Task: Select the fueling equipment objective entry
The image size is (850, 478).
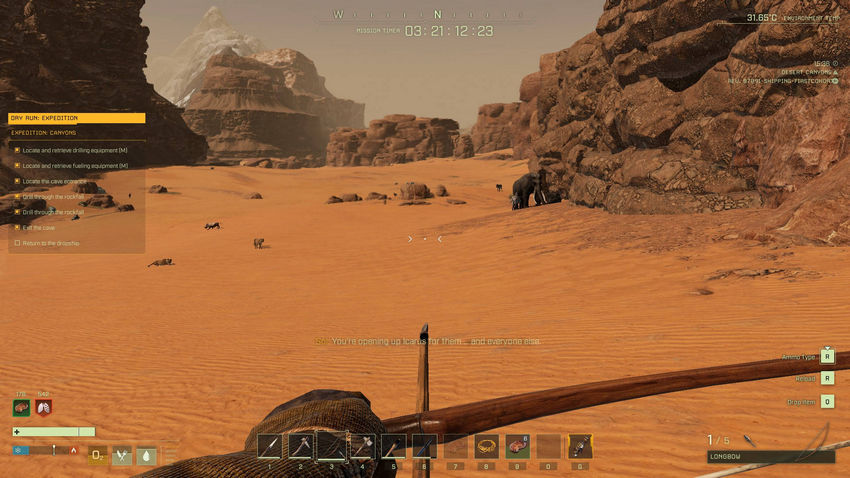Action: point(74,165)
